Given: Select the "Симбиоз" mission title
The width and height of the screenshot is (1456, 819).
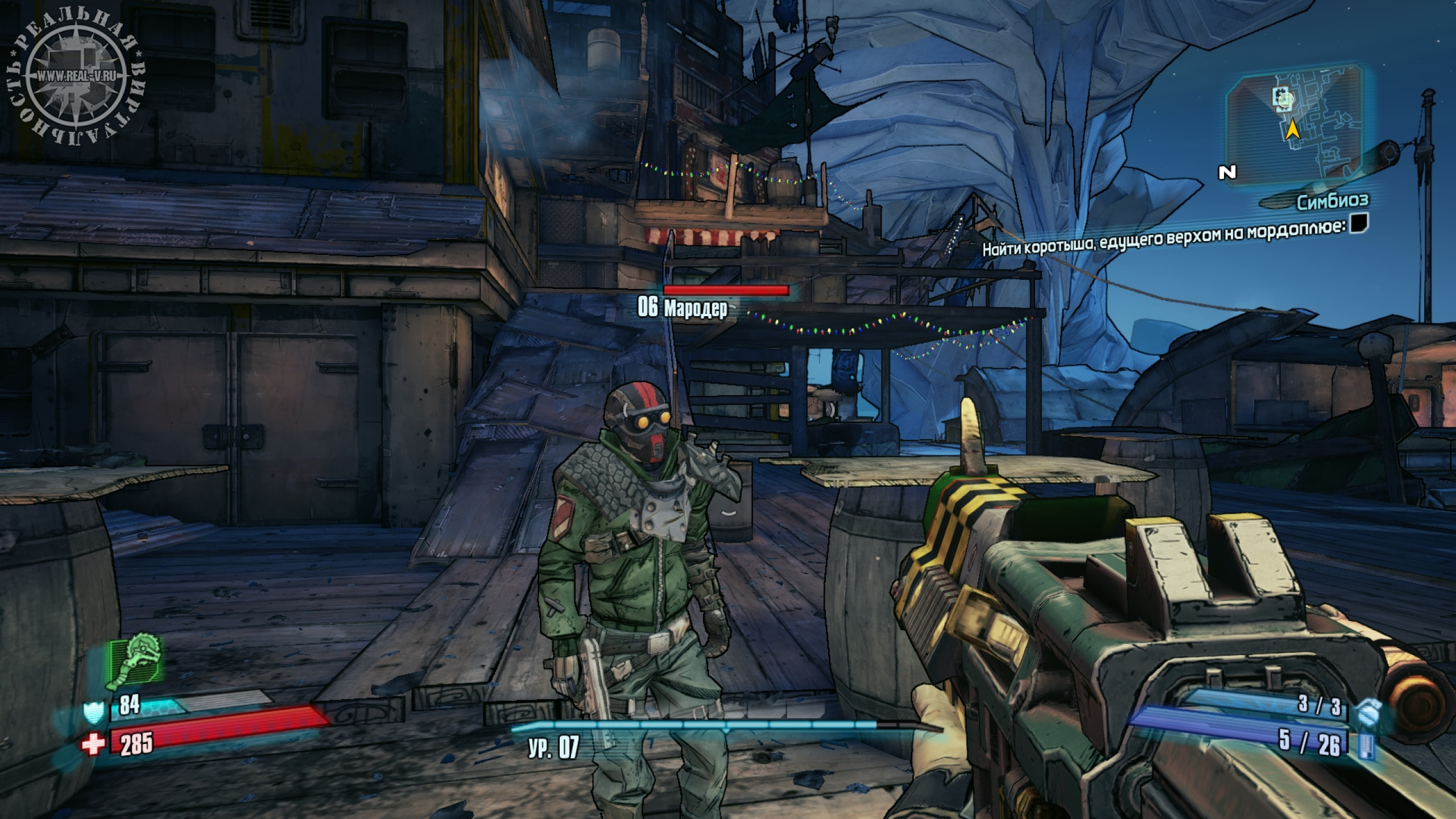Looking at the screenshot, I should [1331, 200].
